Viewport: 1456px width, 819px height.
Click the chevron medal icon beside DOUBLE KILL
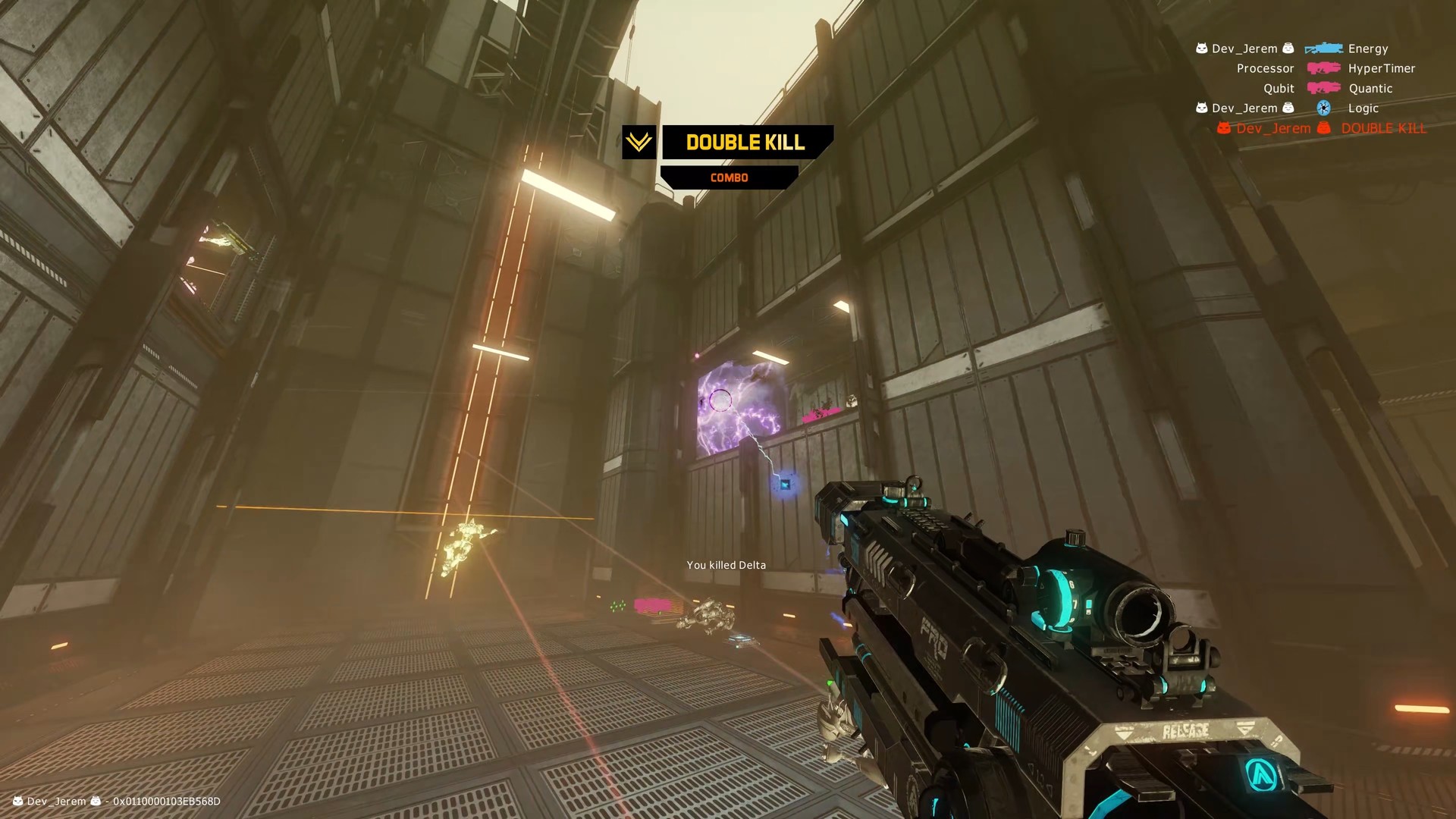(639, 142)
